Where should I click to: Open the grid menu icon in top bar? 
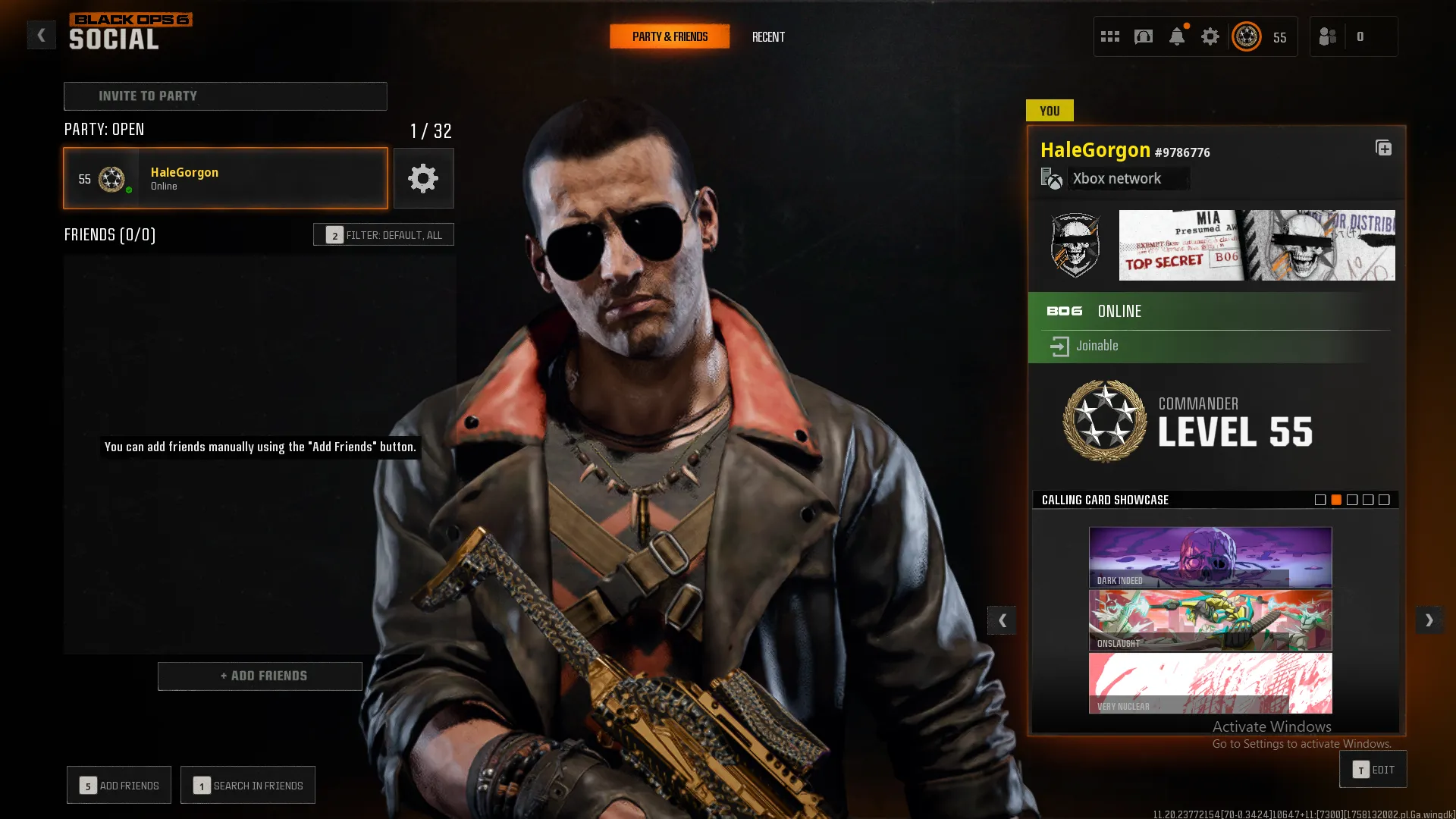[1110, 36]
